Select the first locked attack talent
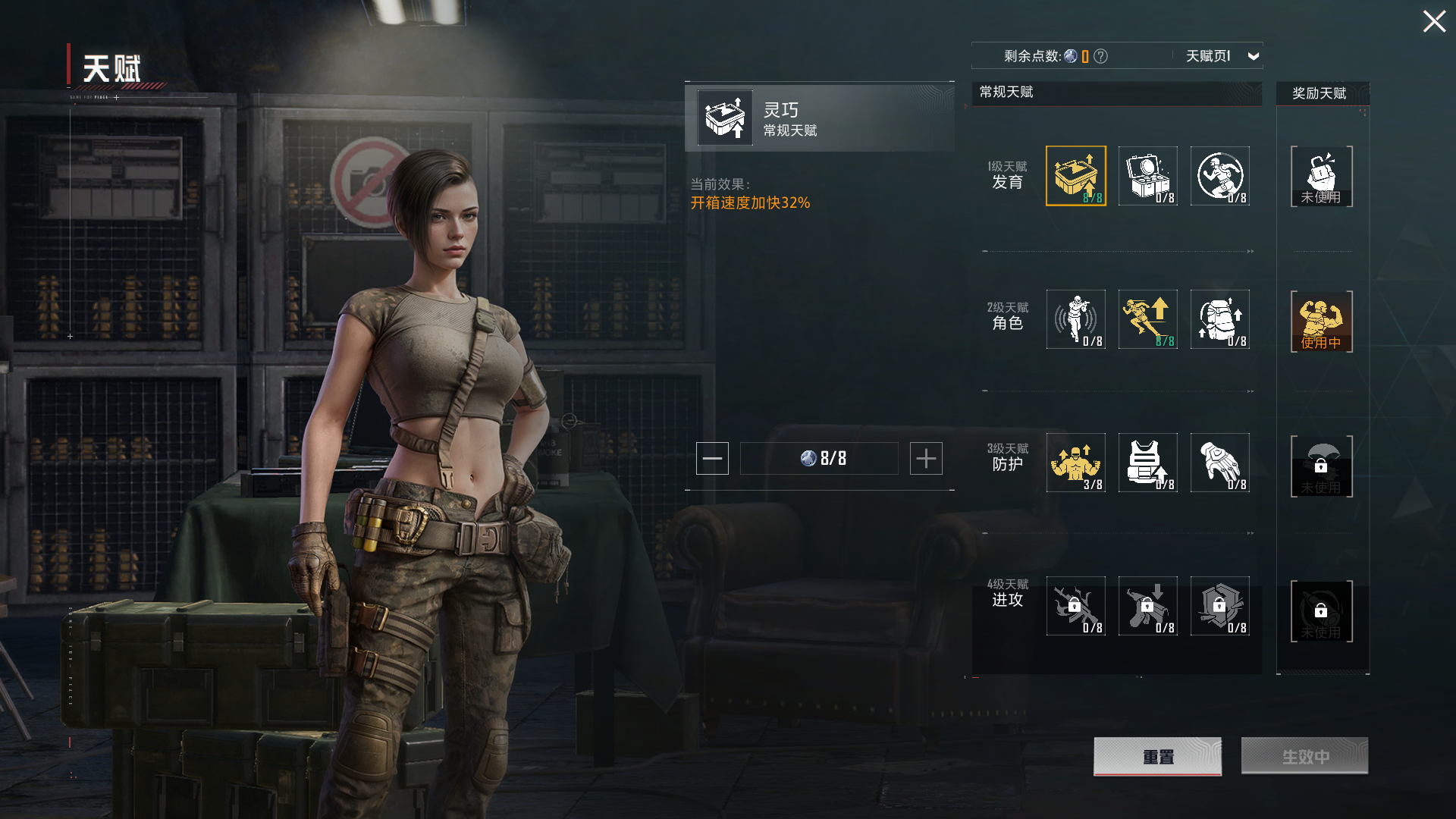Screen dimensions: 1456x819 tap(1075, 606)
